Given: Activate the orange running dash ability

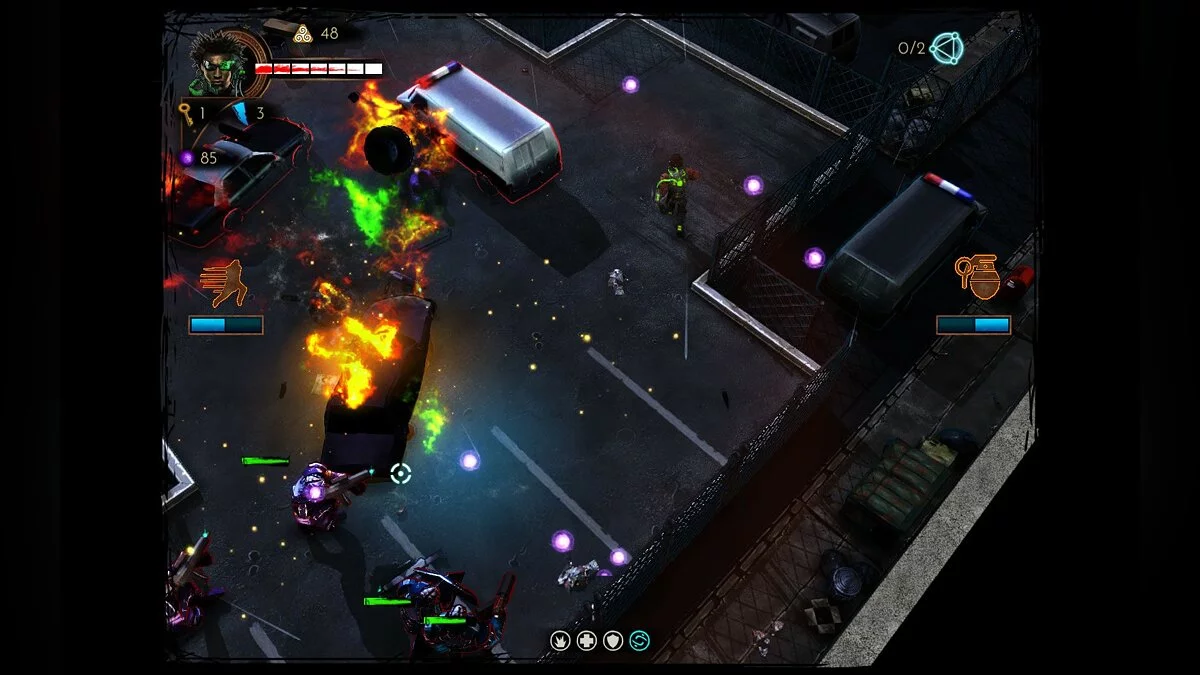Looking at the screenshot, I should 225,283.
